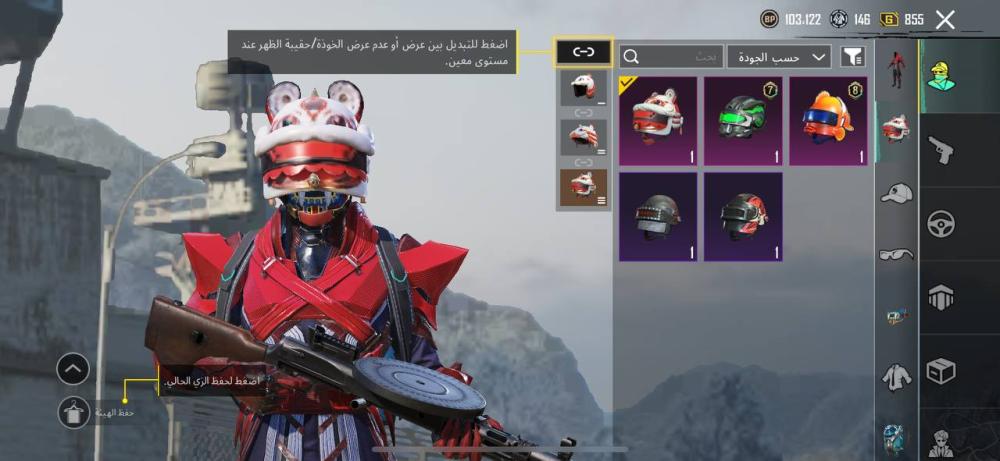This screenshot has height=461, width=1000.
Task: Open the cap headwear category
Action: 896,193
